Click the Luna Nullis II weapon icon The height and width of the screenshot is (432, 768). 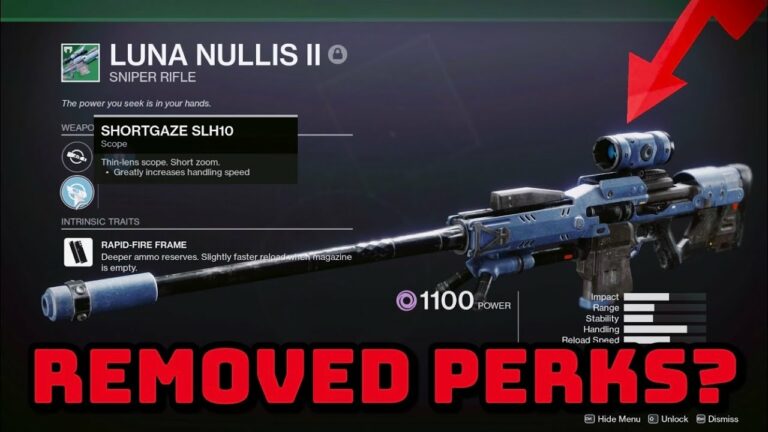click(79, 60)
